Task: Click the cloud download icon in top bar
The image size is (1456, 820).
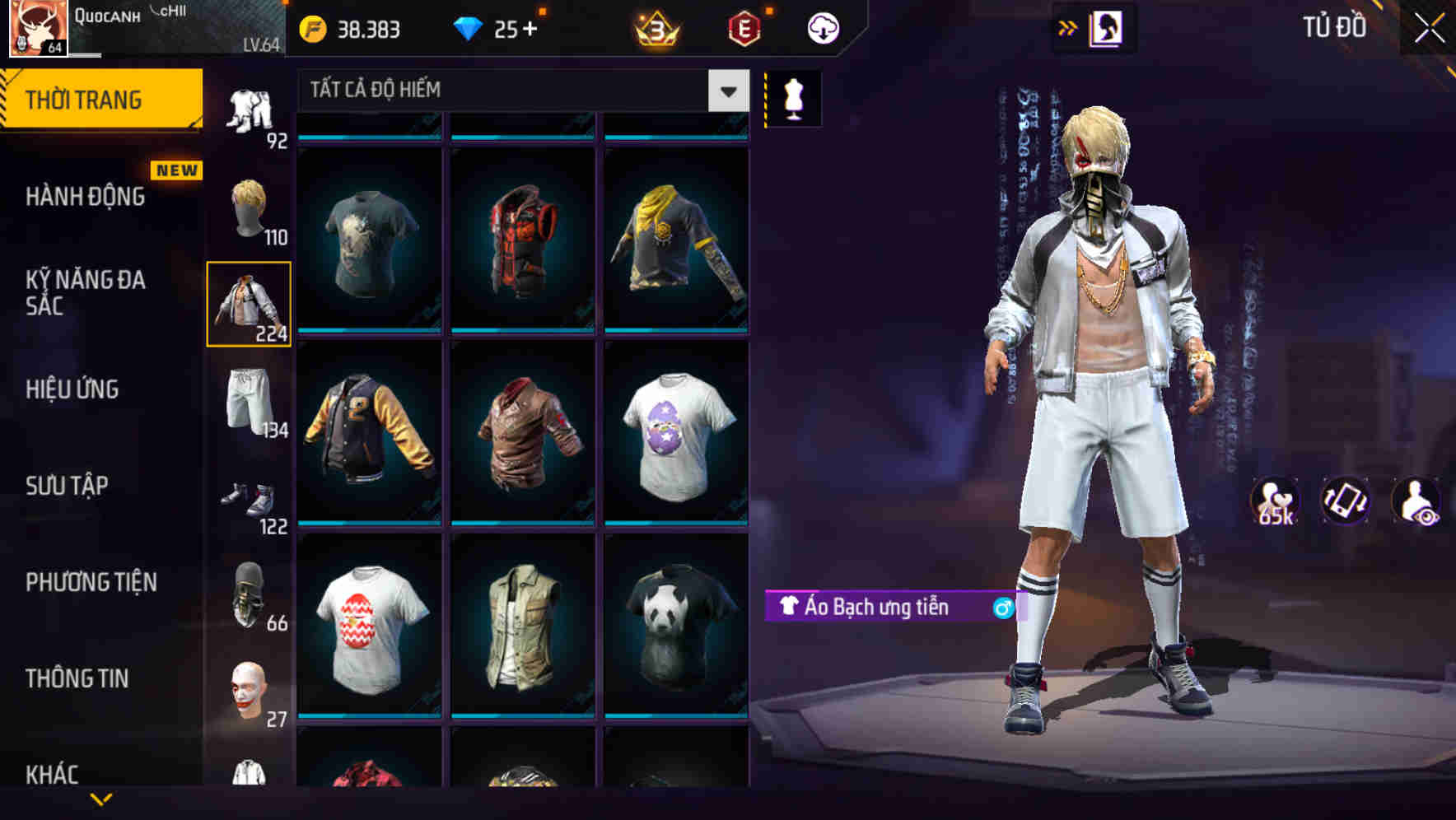Action: pos(822,27)
